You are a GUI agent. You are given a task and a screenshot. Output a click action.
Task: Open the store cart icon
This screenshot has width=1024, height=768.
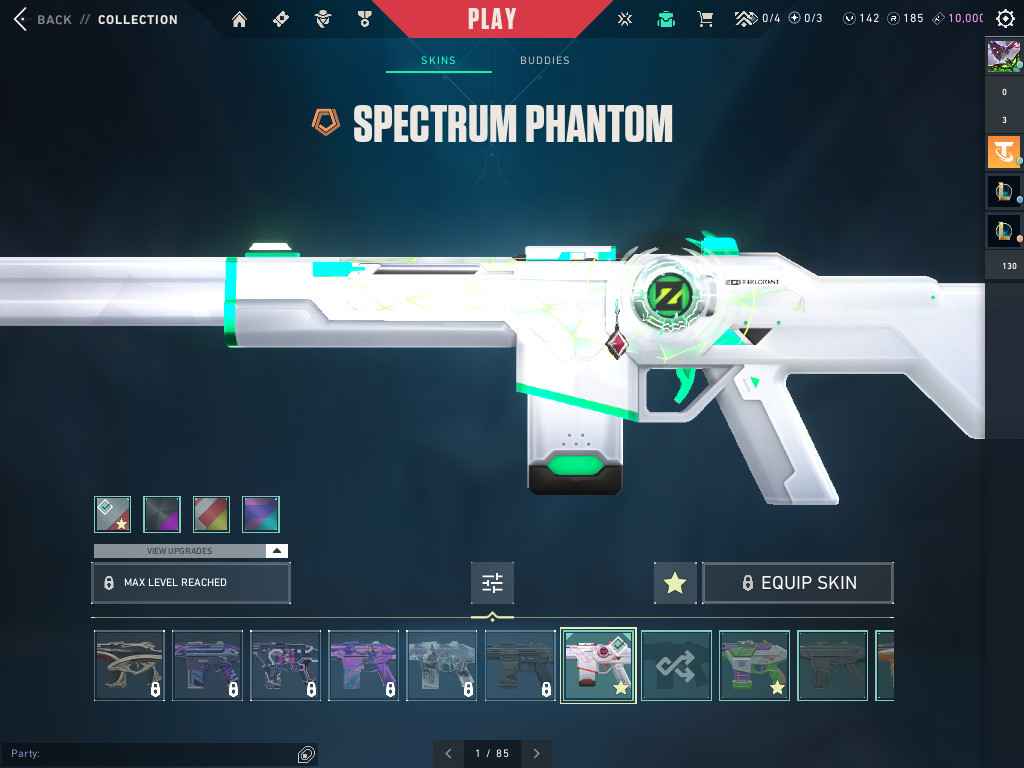coord(705,19)
